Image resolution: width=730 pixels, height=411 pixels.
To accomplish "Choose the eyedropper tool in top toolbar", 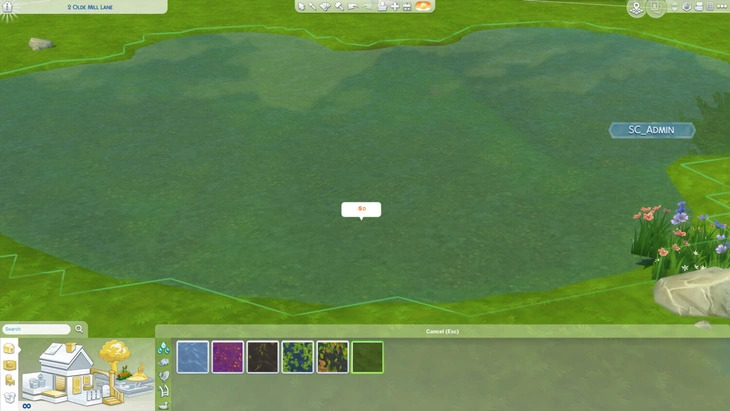I will pos(313,6).
